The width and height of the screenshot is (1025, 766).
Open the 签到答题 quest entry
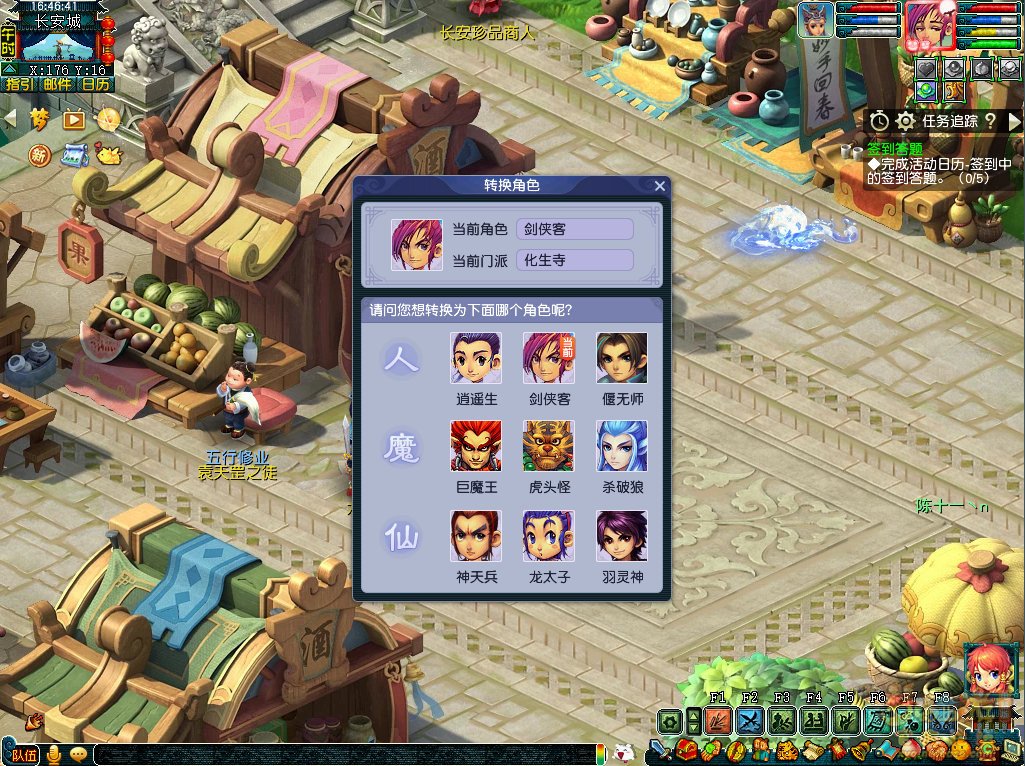[x=894, y=149]
